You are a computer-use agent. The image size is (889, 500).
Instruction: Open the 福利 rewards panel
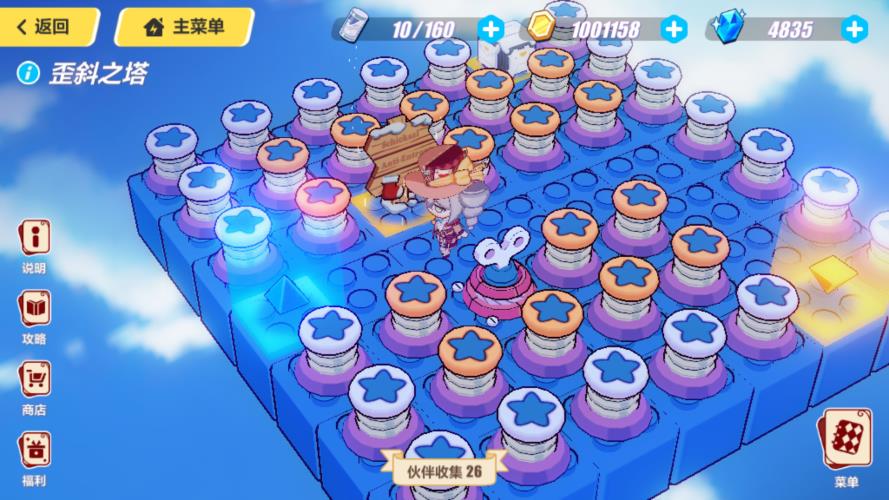[34, 453]
